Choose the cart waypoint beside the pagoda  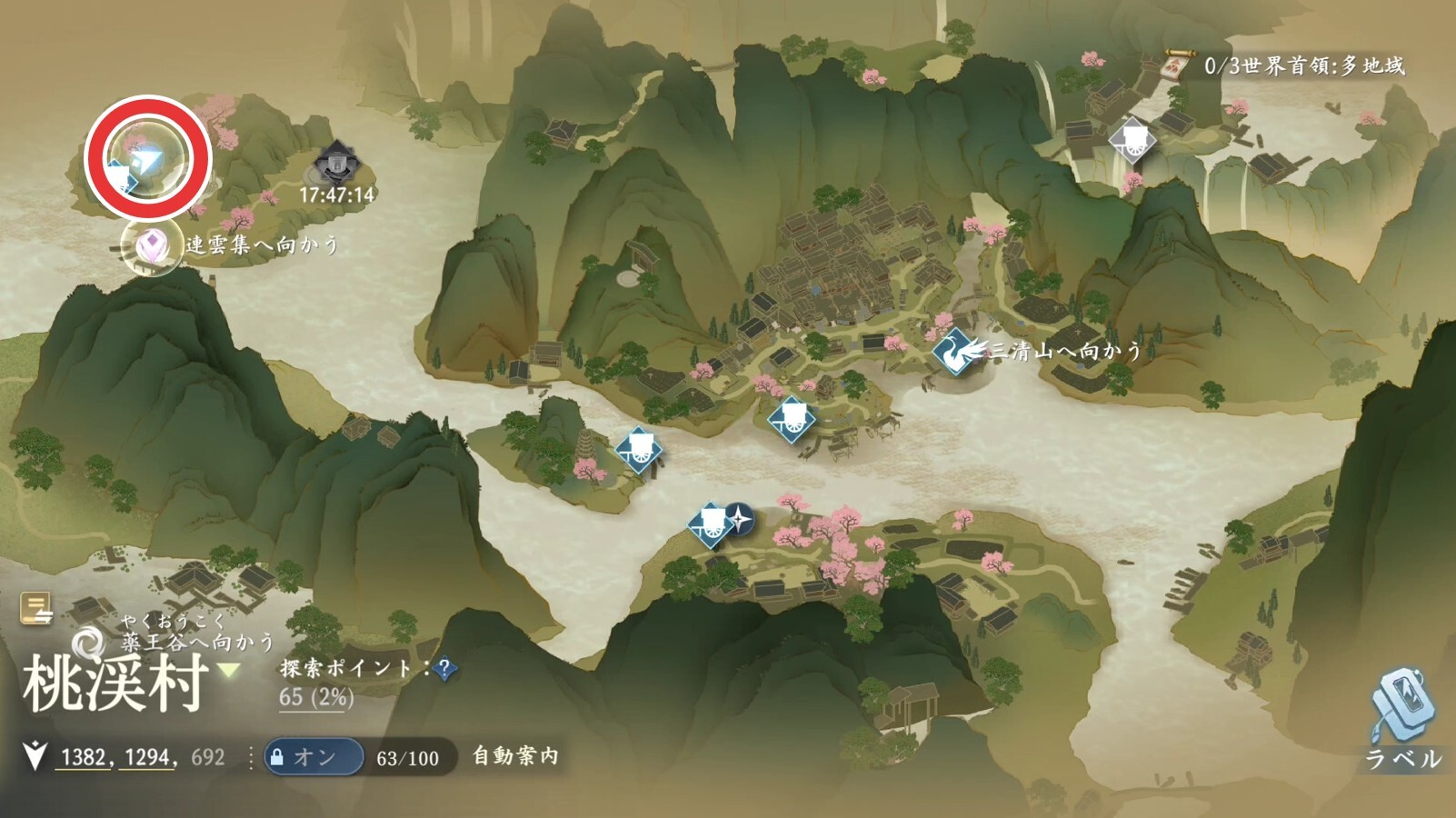coord(638,449)
